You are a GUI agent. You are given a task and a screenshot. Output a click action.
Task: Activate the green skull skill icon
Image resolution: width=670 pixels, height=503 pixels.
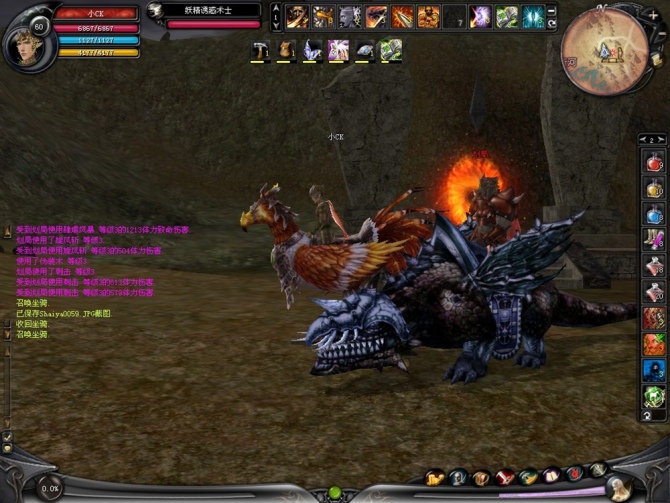click(x=654, y=396)
